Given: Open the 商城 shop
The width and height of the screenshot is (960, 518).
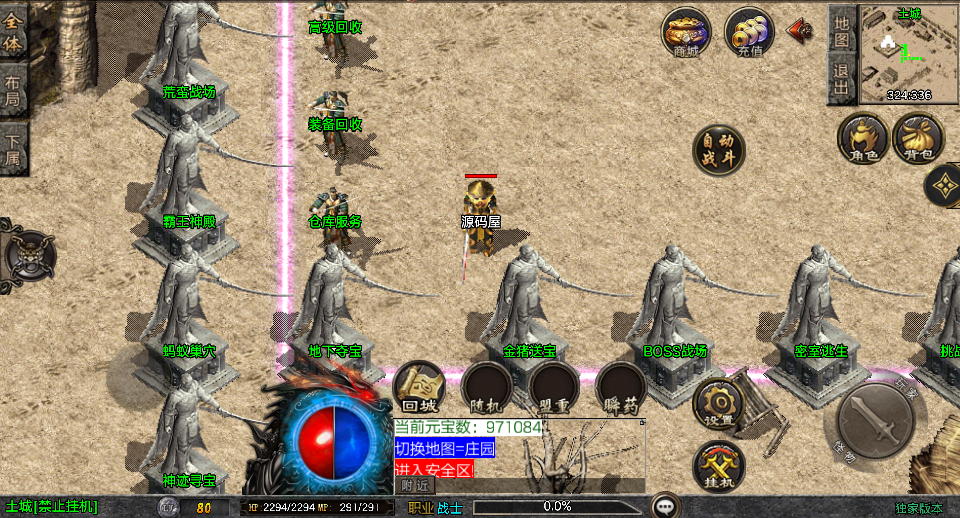Looking at the screenshot, I should [686, 34].
